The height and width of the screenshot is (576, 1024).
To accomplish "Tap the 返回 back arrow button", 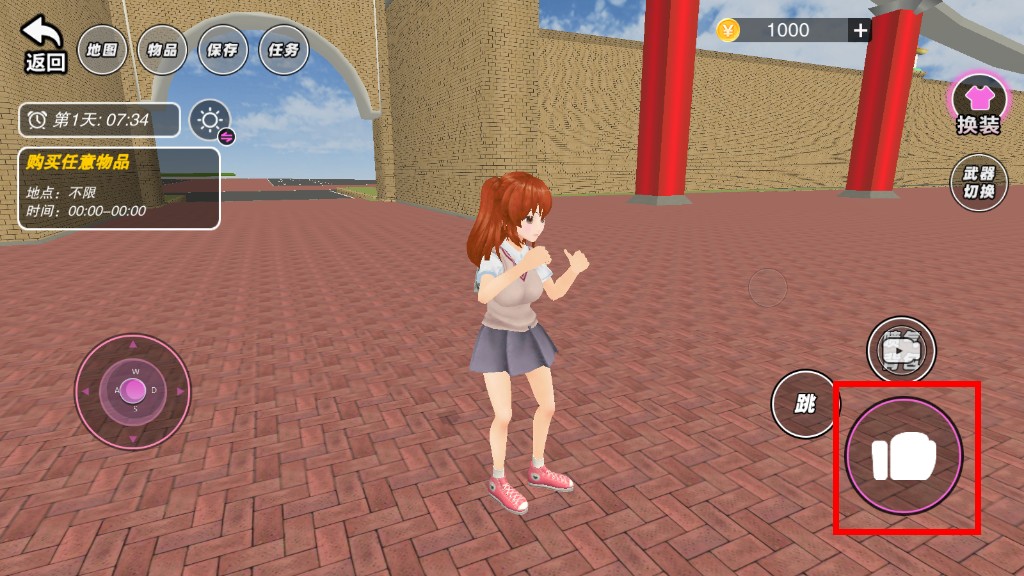I will (44, 45).
